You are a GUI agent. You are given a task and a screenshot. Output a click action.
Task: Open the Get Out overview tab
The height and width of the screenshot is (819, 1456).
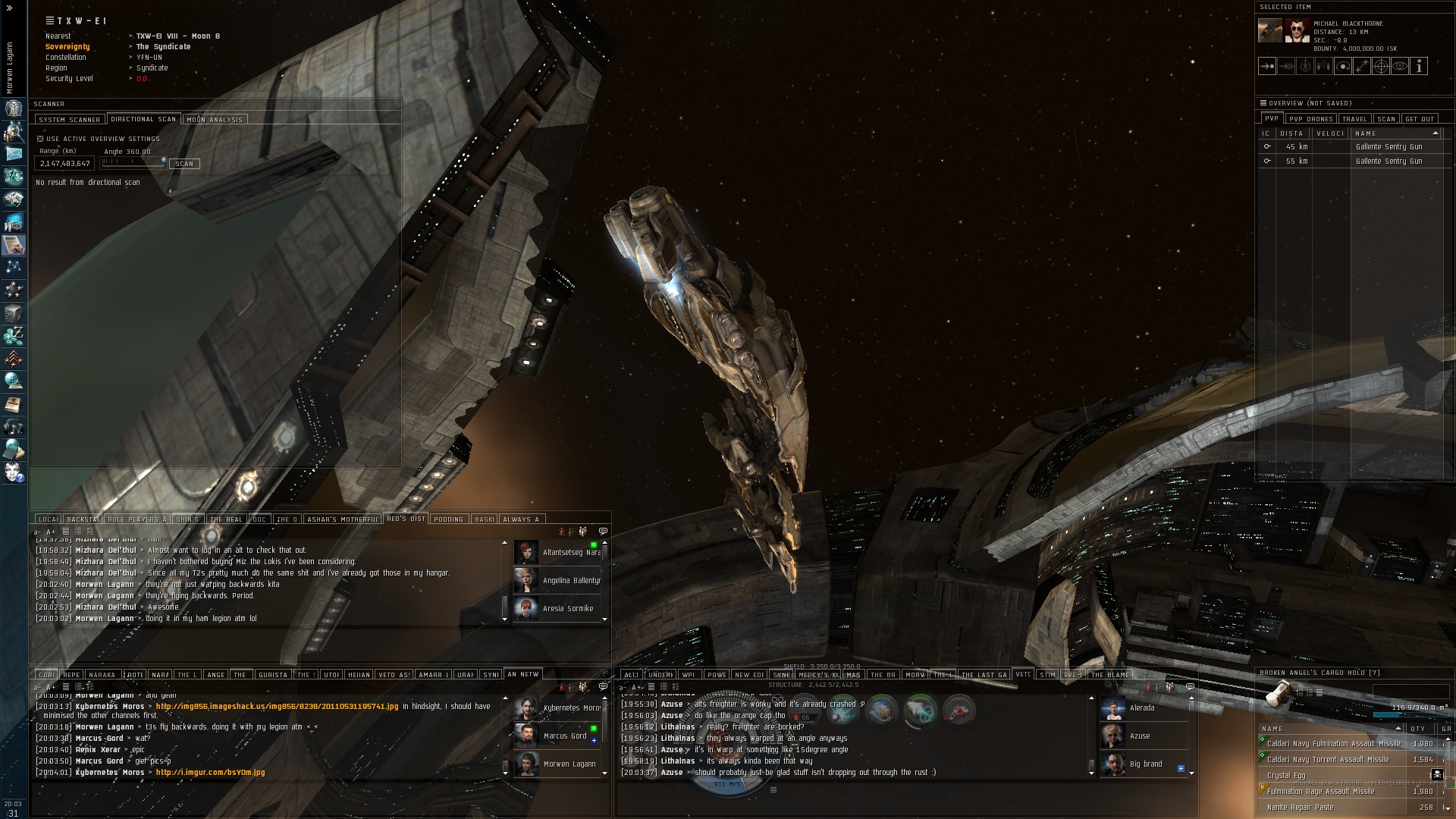(x=1420, y=119)
